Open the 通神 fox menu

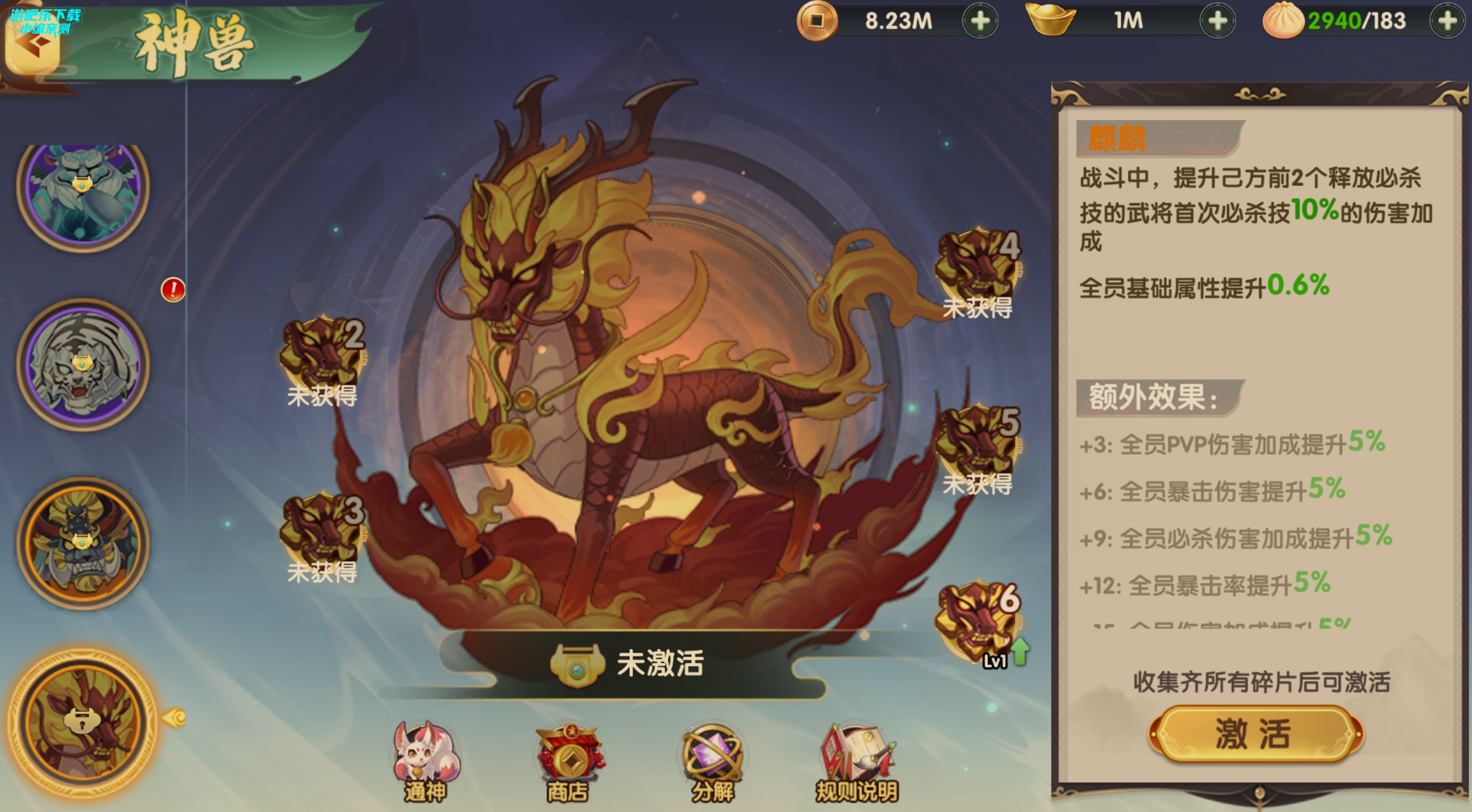(426, 760)
